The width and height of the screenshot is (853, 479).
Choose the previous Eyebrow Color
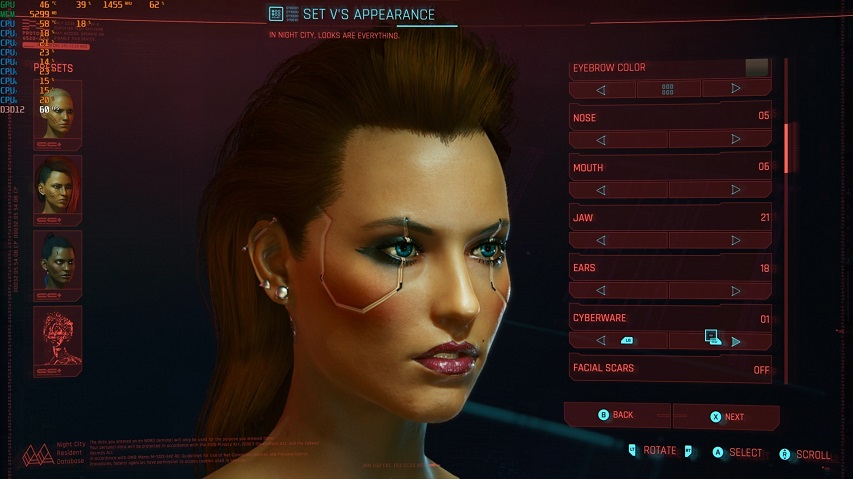[x=601, y=89]
